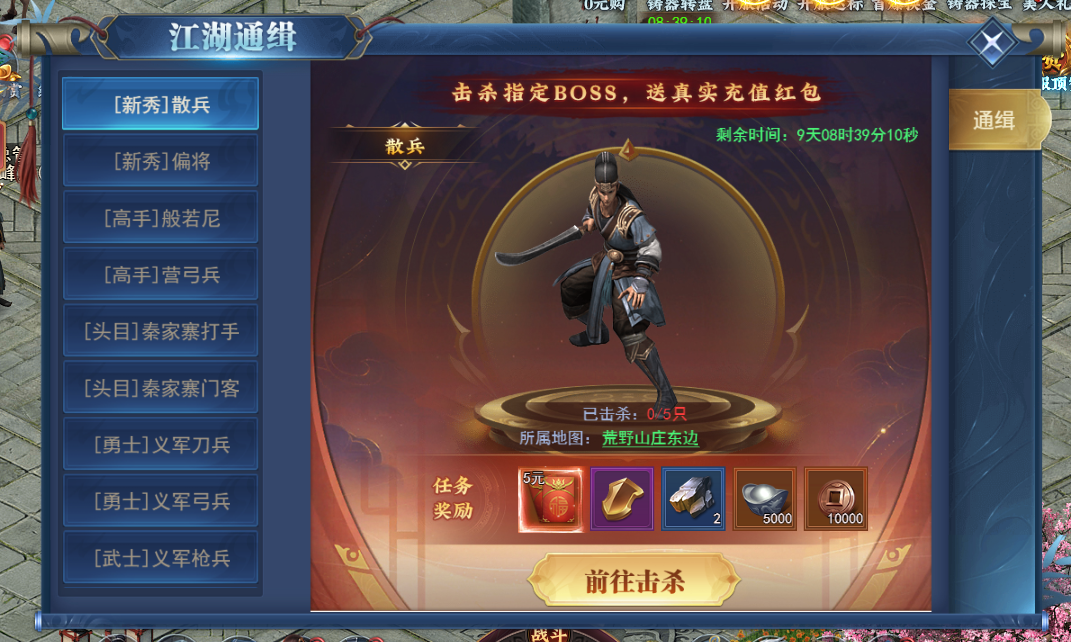The width and height of the screenshot is (1071, 642).
Task: Open the [头目]秦家寨打手 entry
Action: (160, 331)
